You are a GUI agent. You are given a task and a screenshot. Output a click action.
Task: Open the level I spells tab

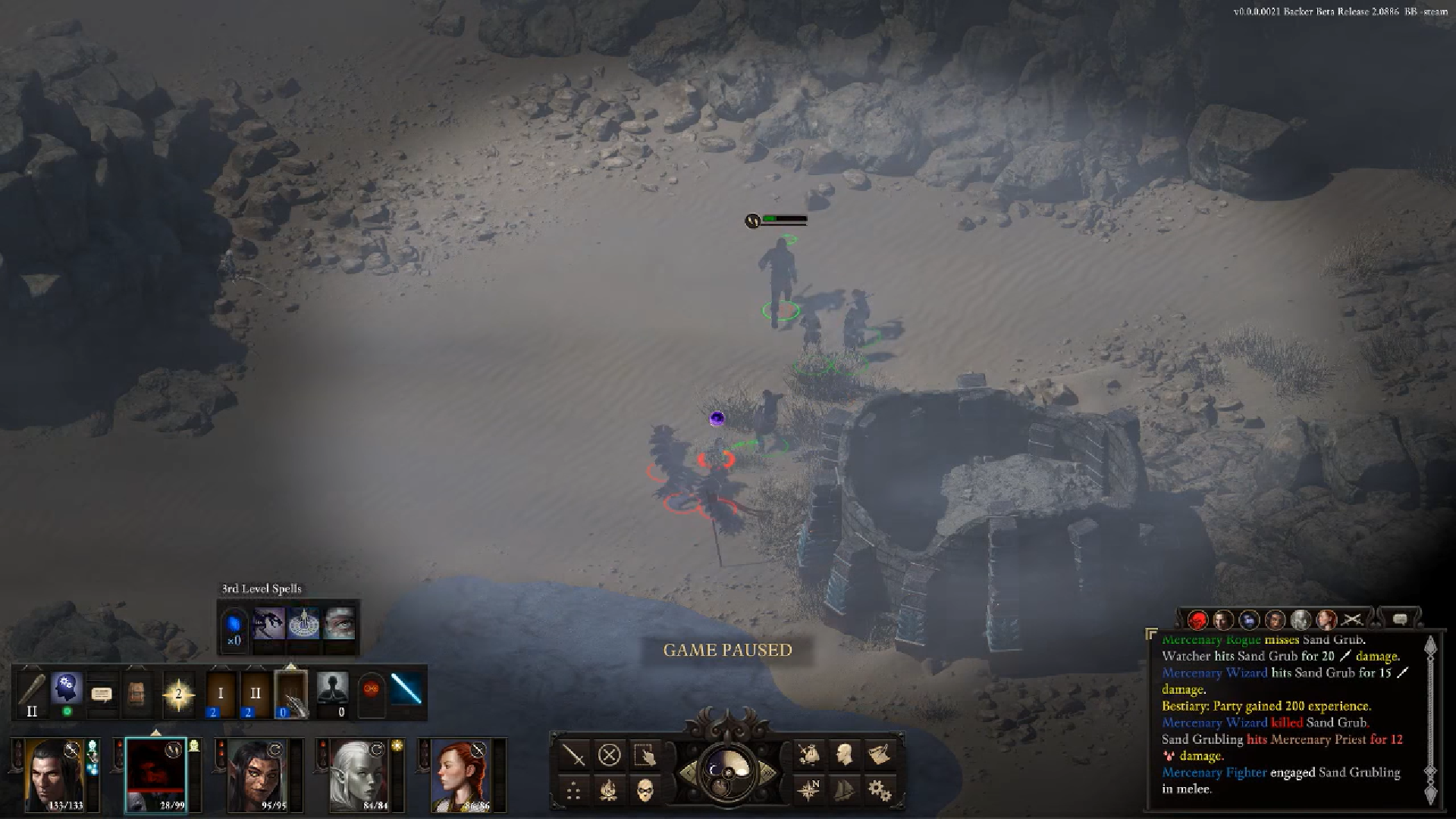221,693
